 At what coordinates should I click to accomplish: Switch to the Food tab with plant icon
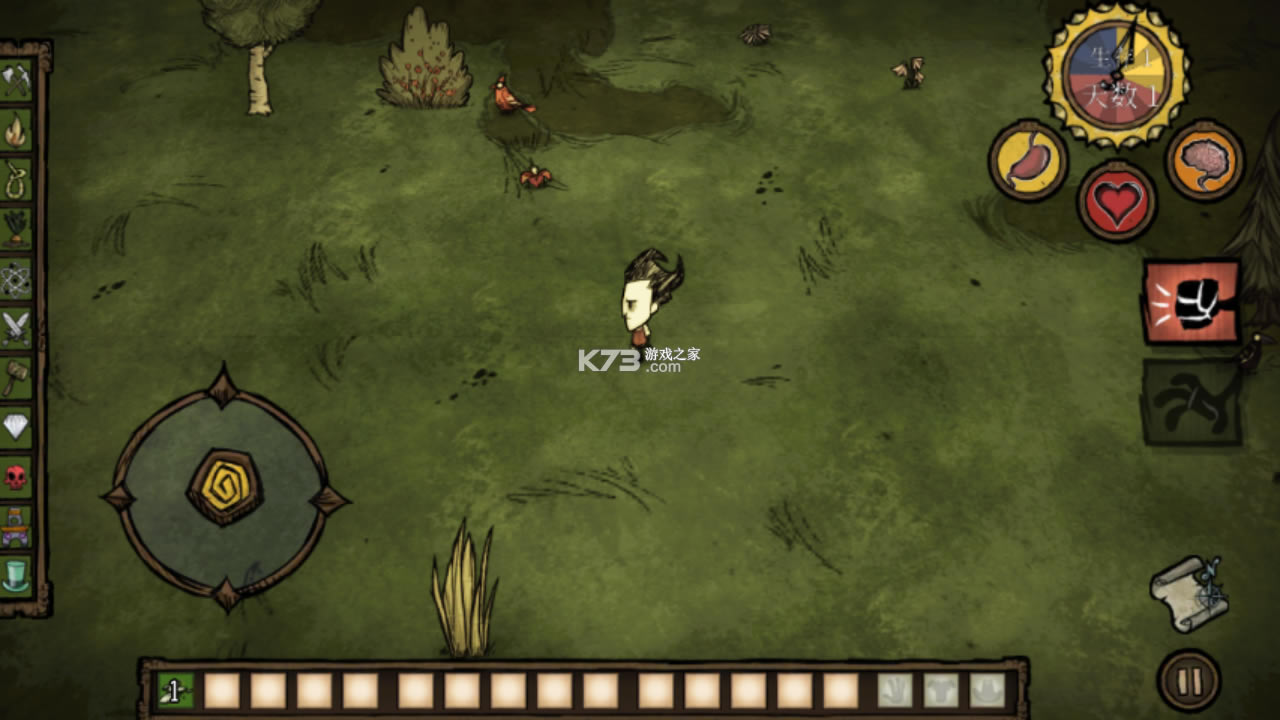point(16,228)
